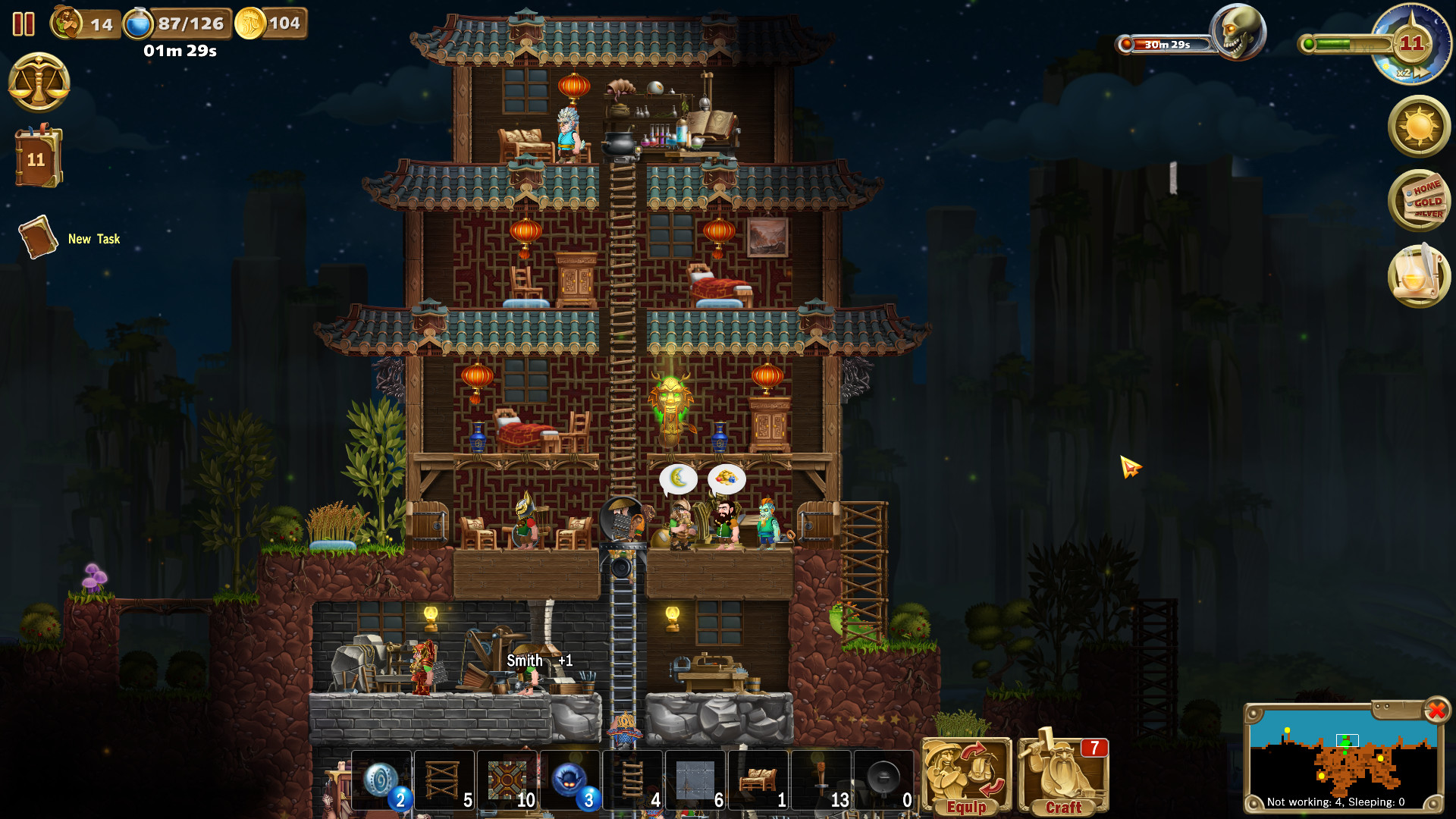1456x819 pixels.
Task: Select the wooden scaffolding hotbar slot
Action: pos(444,780)
